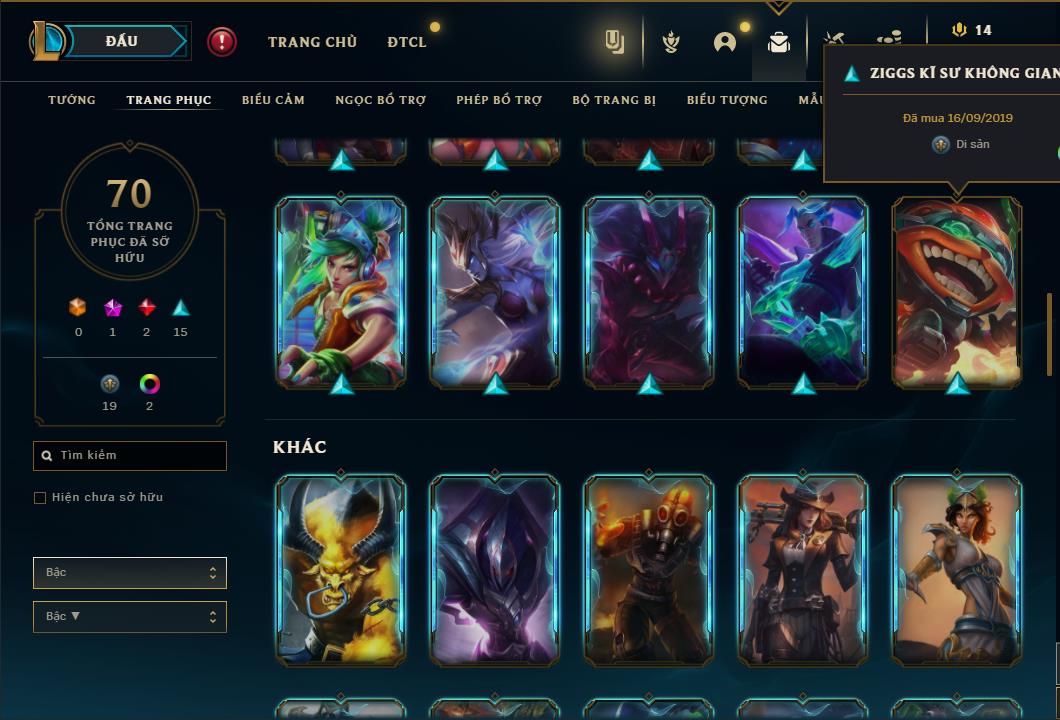Pick the cowgirl skin card with hat
1060x720 pixels.
pos(803,569)
